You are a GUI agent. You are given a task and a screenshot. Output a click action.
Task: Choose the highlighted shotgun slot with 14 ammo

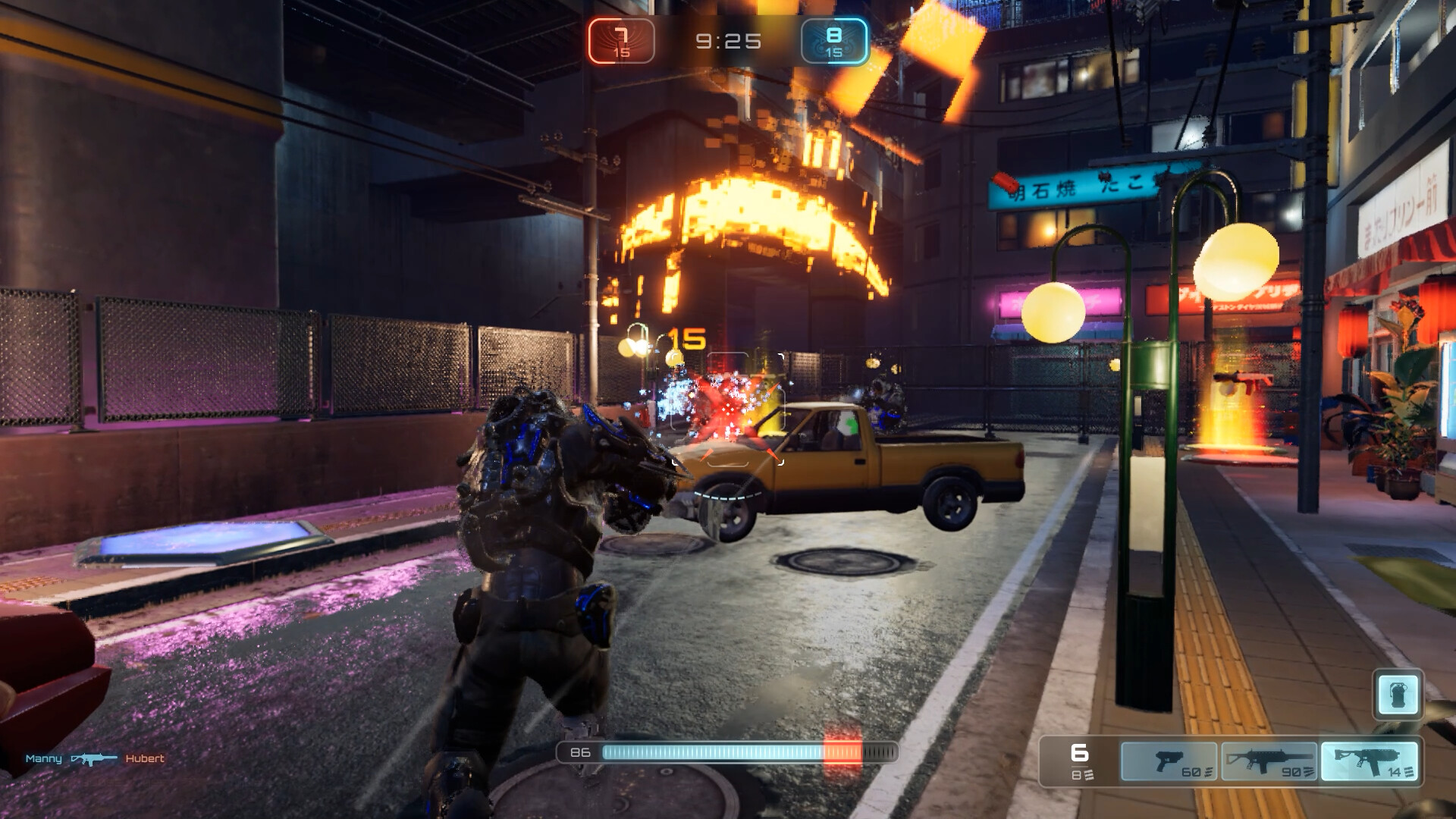coord(1369,761)
